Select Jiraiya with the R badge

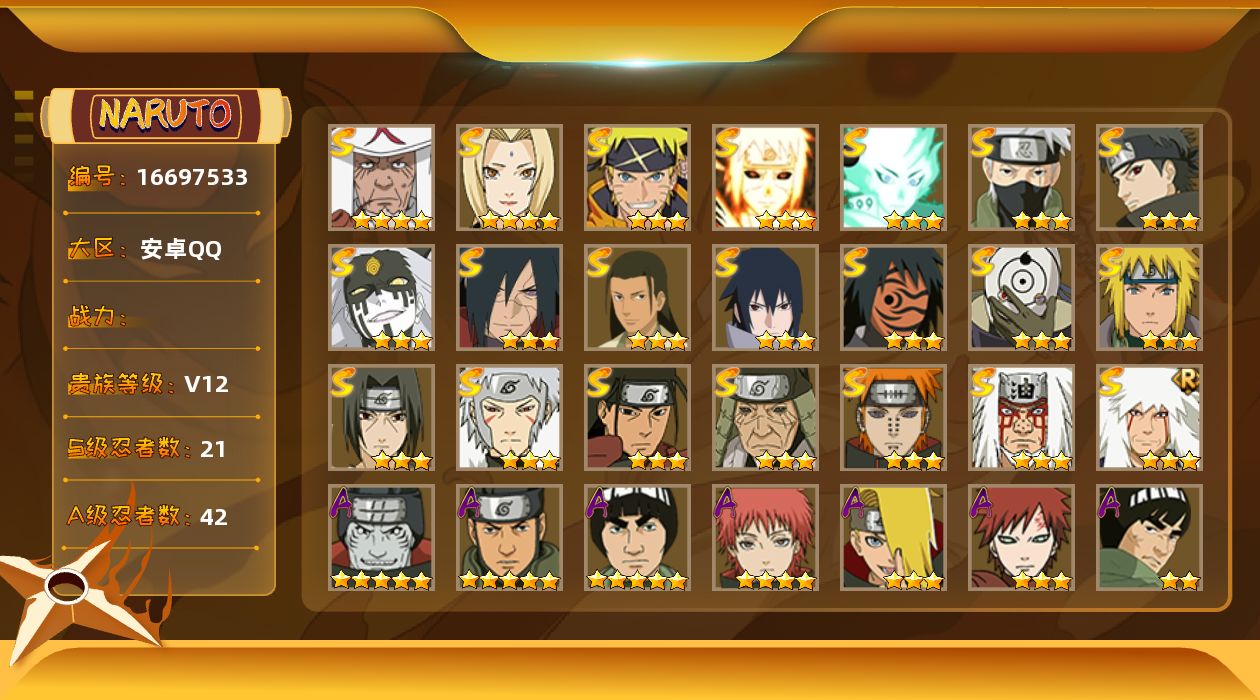1149,417
